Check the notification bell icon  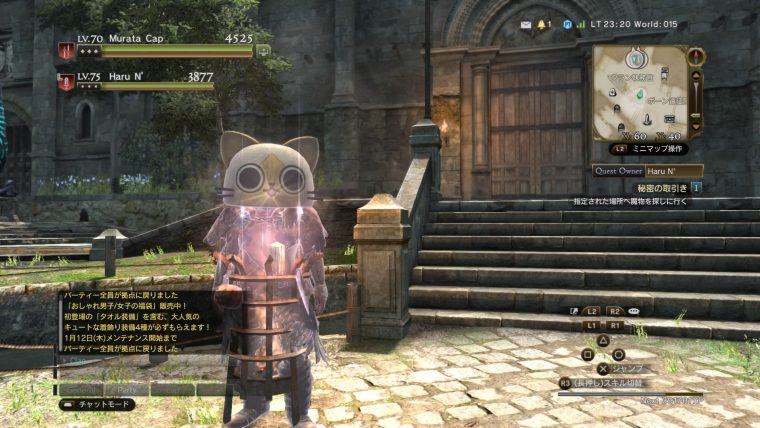[x=544, y=23]
